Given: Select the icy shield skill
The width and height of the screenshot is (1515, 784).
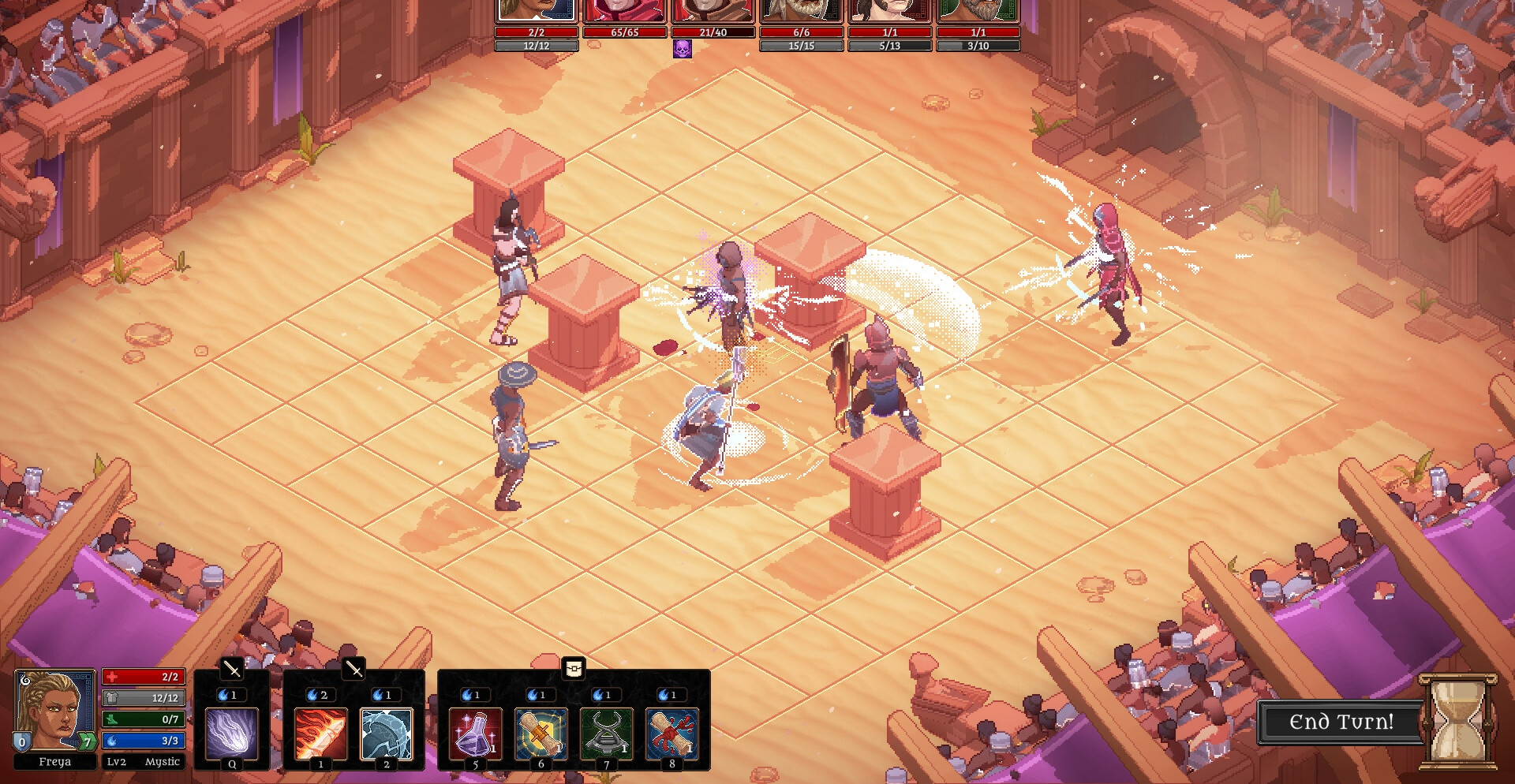Looking at the screenshot, I should 387,734.
